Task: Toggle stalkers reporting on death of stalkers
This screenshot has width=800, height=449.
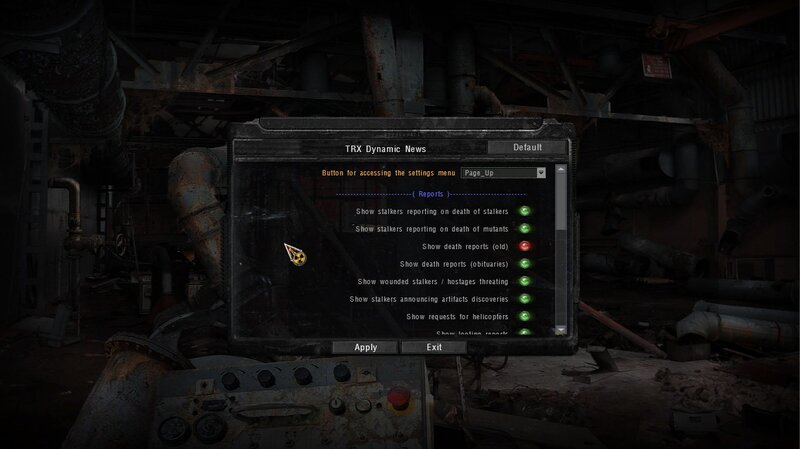Action: click(523, 211)
